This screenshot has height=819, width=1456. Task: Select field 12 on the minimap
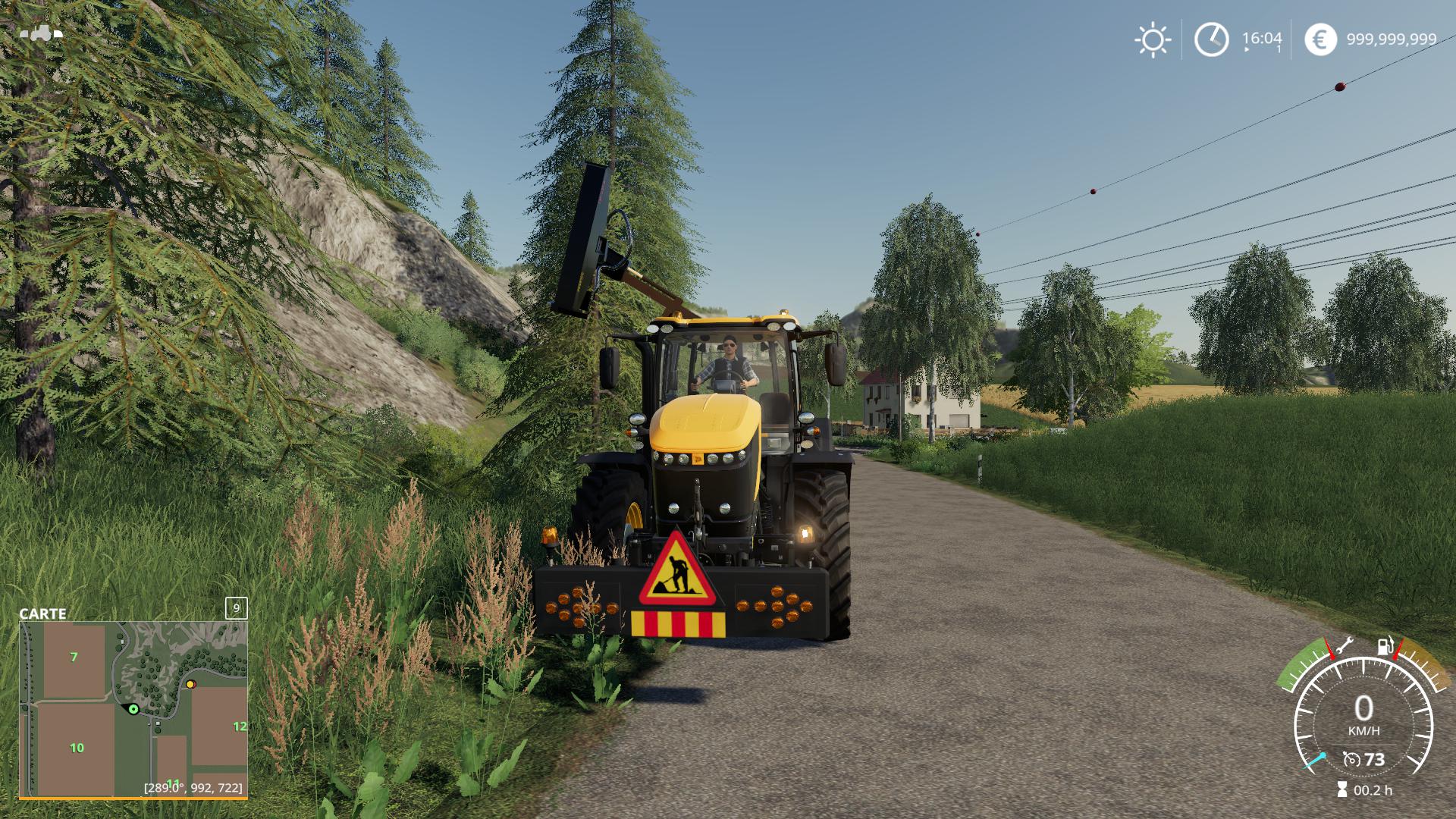(240, 726)
